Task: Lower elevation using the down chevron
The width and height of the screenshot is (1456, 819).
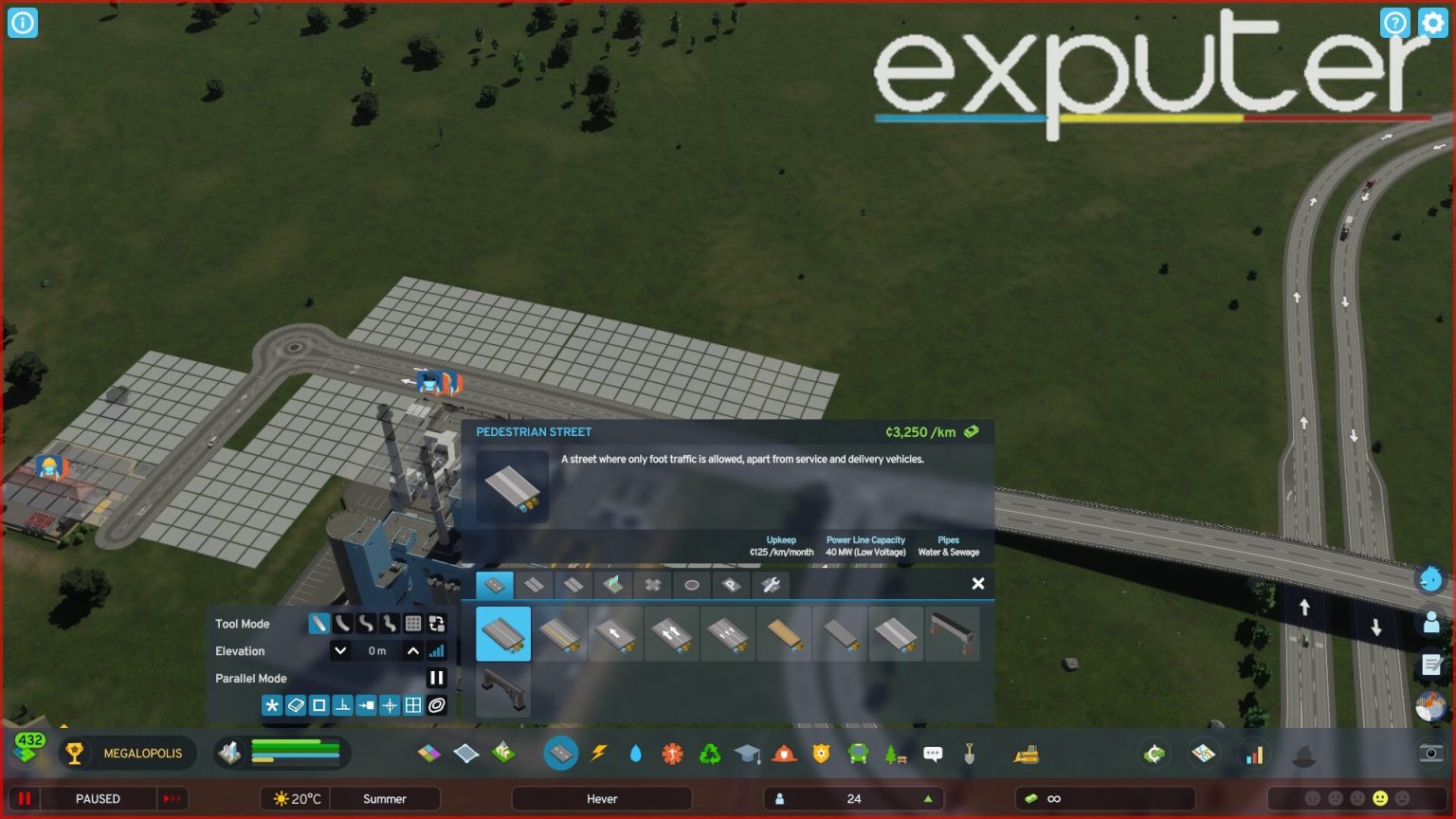Action: pyautogui.click(x=339, y=651)
